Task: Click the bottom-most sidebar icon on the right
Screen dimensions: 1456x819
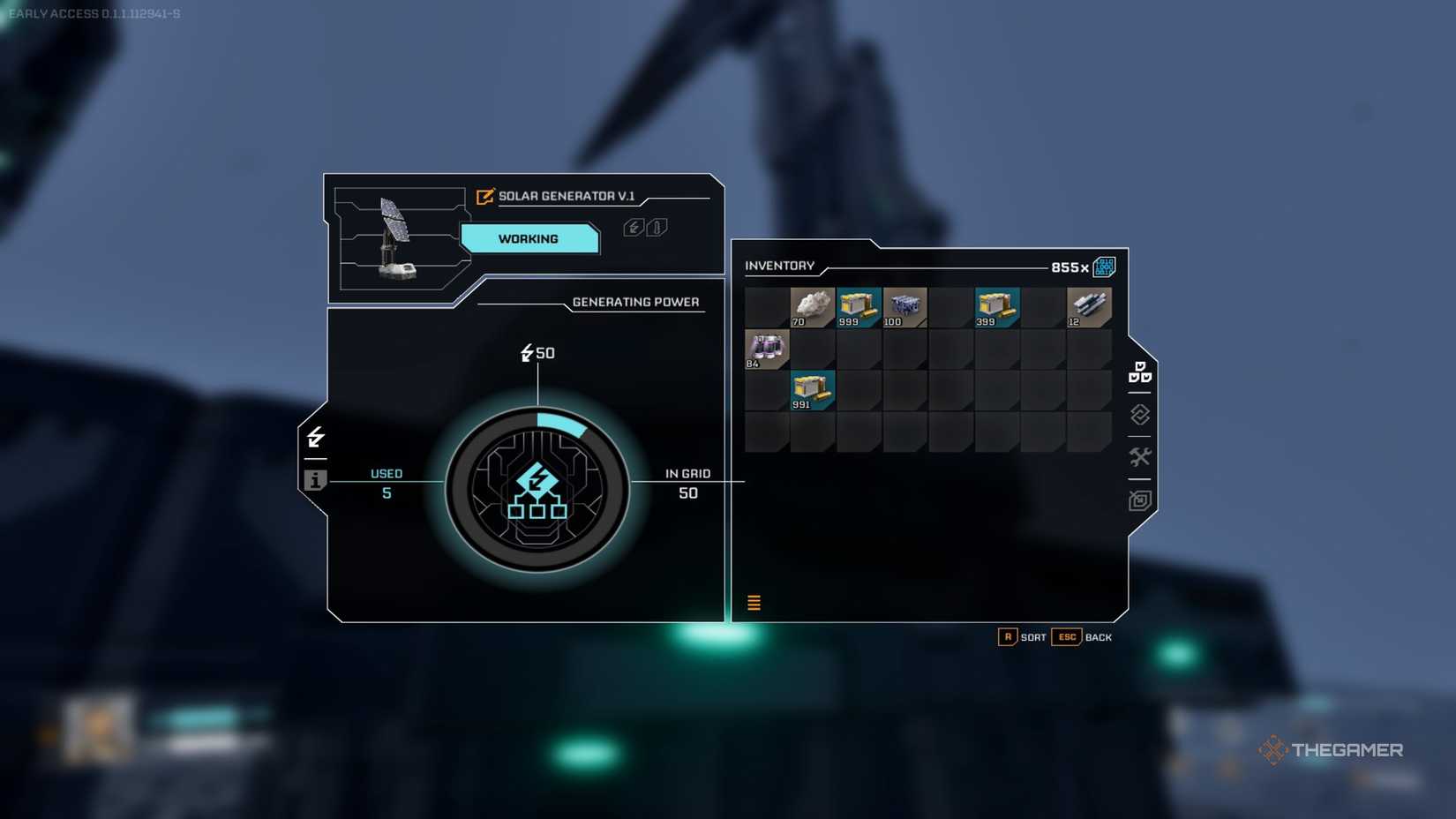Action: (1139, 500)
